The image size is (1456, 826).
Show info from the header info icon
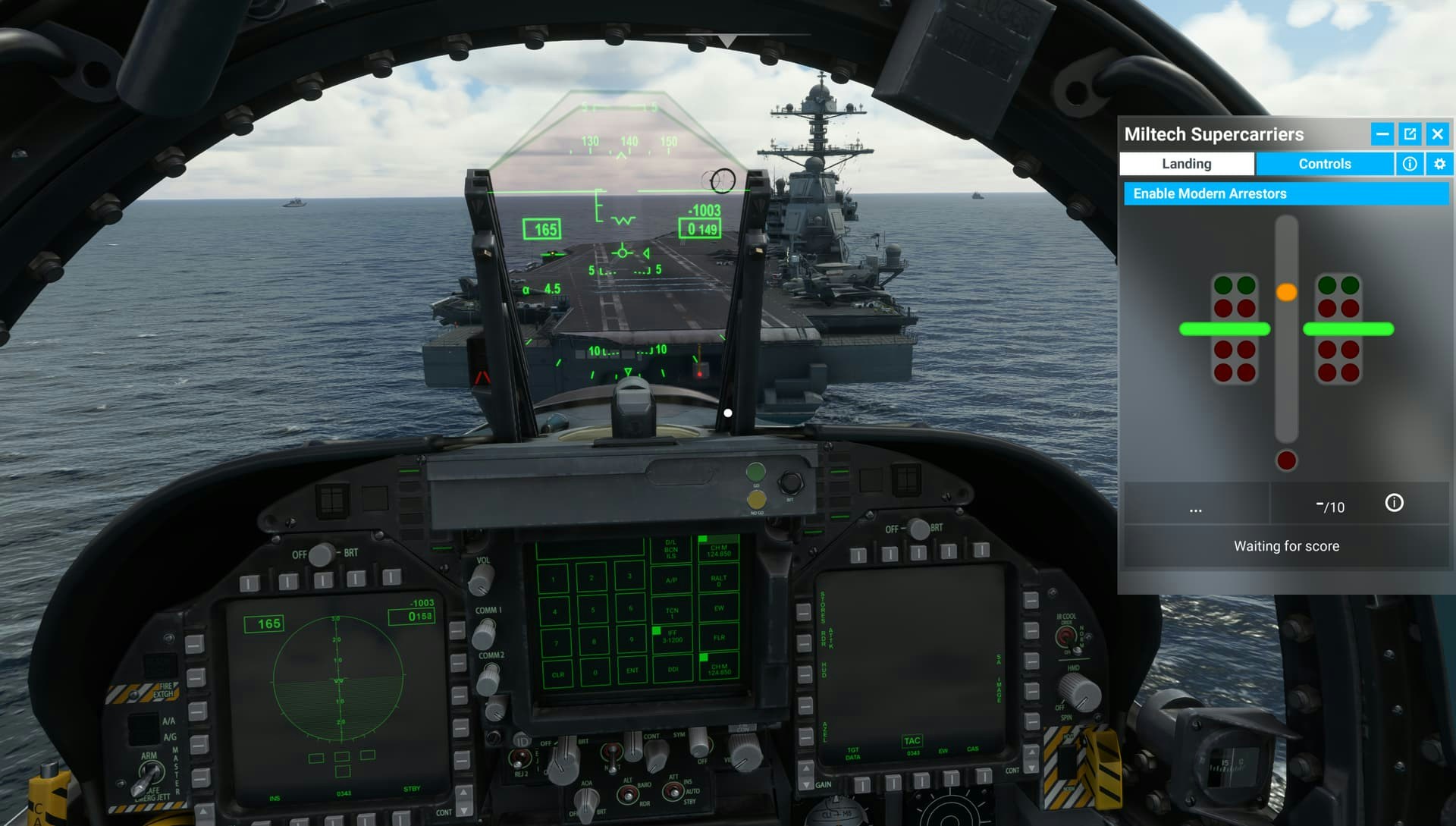coord(1410,164)
